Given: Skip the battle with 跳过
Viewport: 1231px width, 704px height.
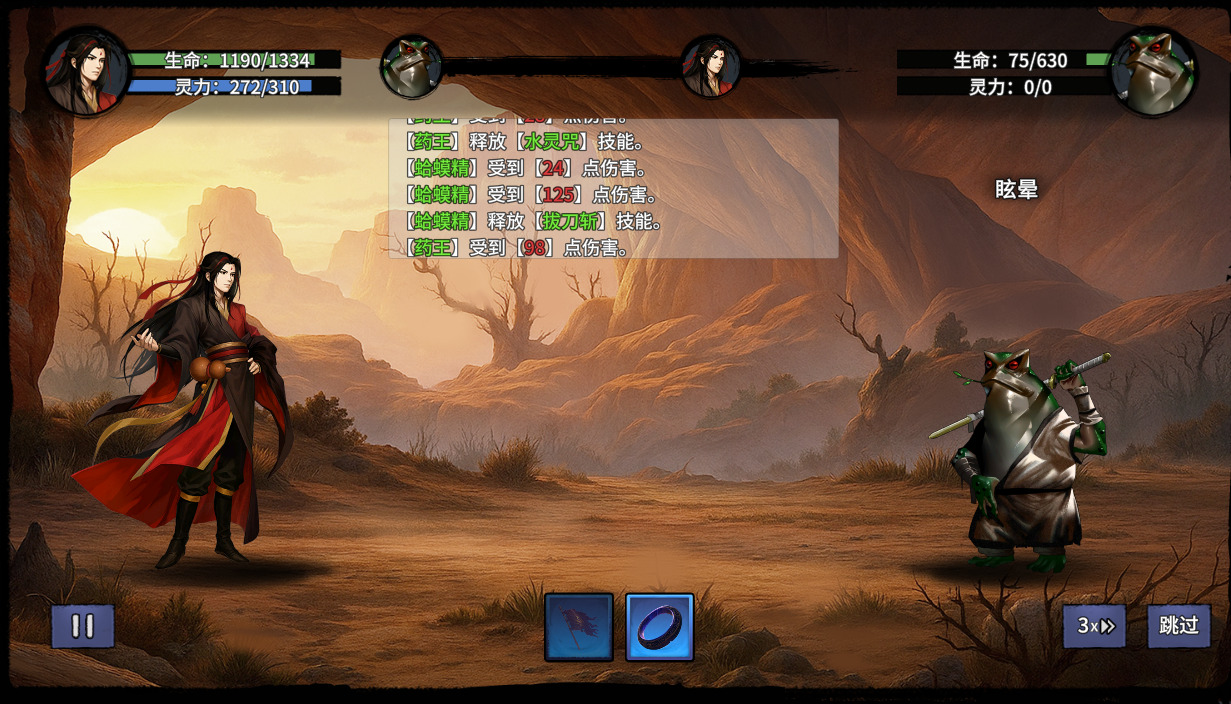Looking at the screenshot, I should click(x=1179, y=626).
